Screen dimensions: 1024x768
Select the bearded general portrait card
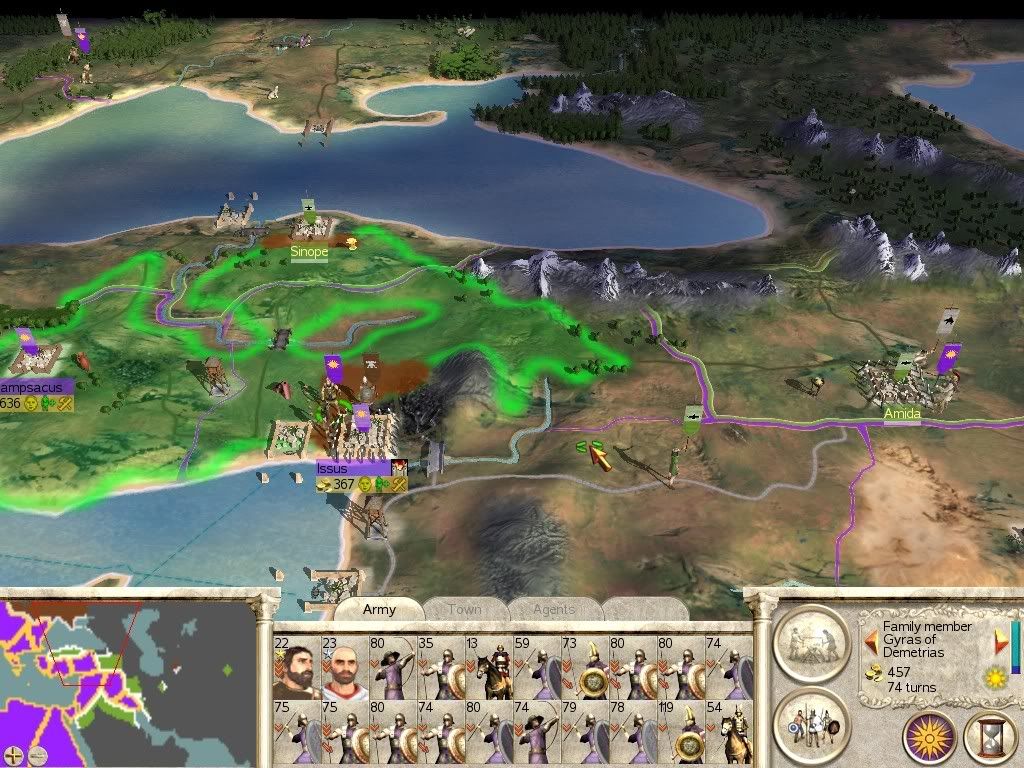[296, 667]
